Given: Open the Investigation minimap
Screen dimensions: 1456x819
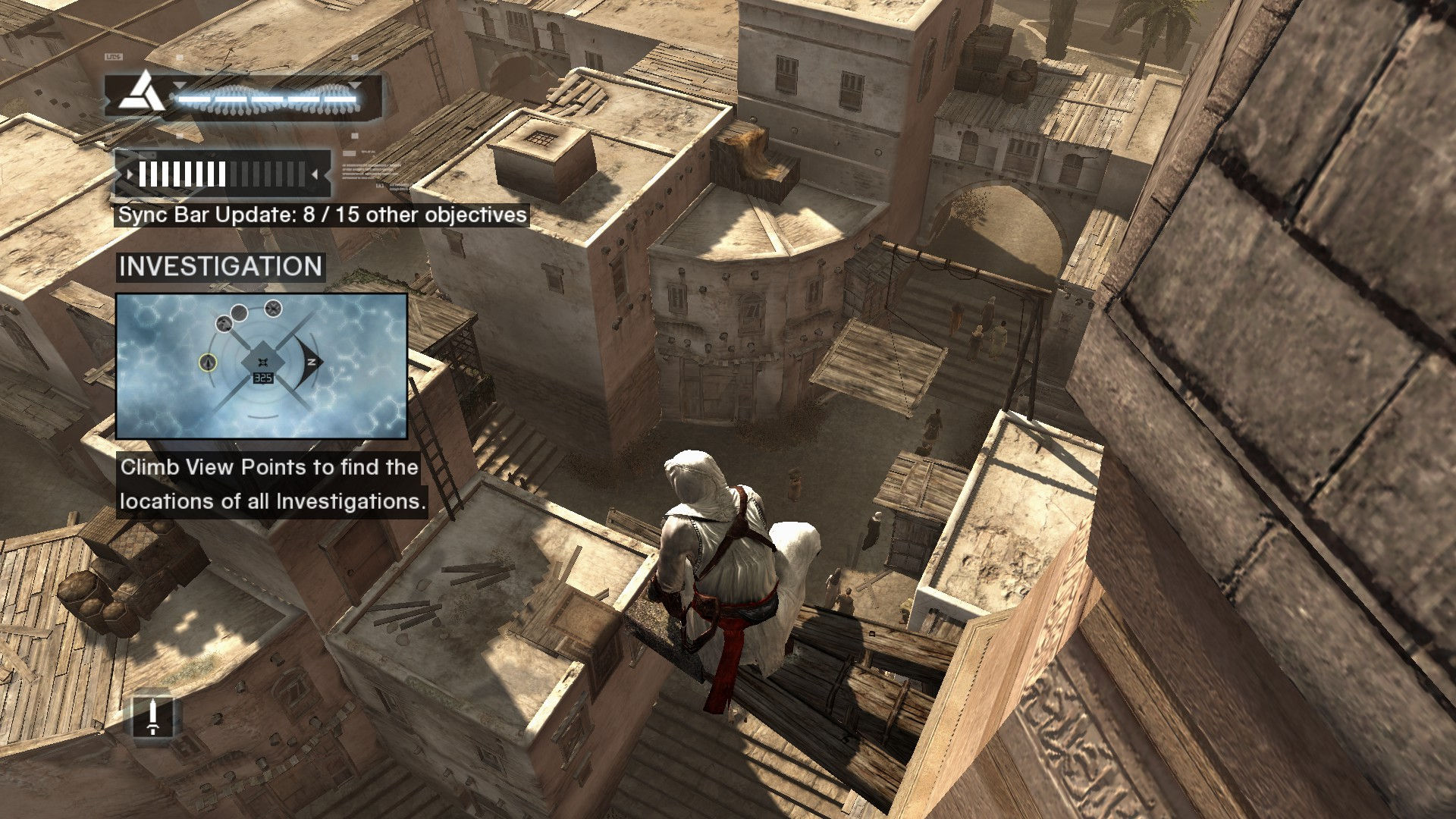Looking at the screenshot, I should 262,366.
